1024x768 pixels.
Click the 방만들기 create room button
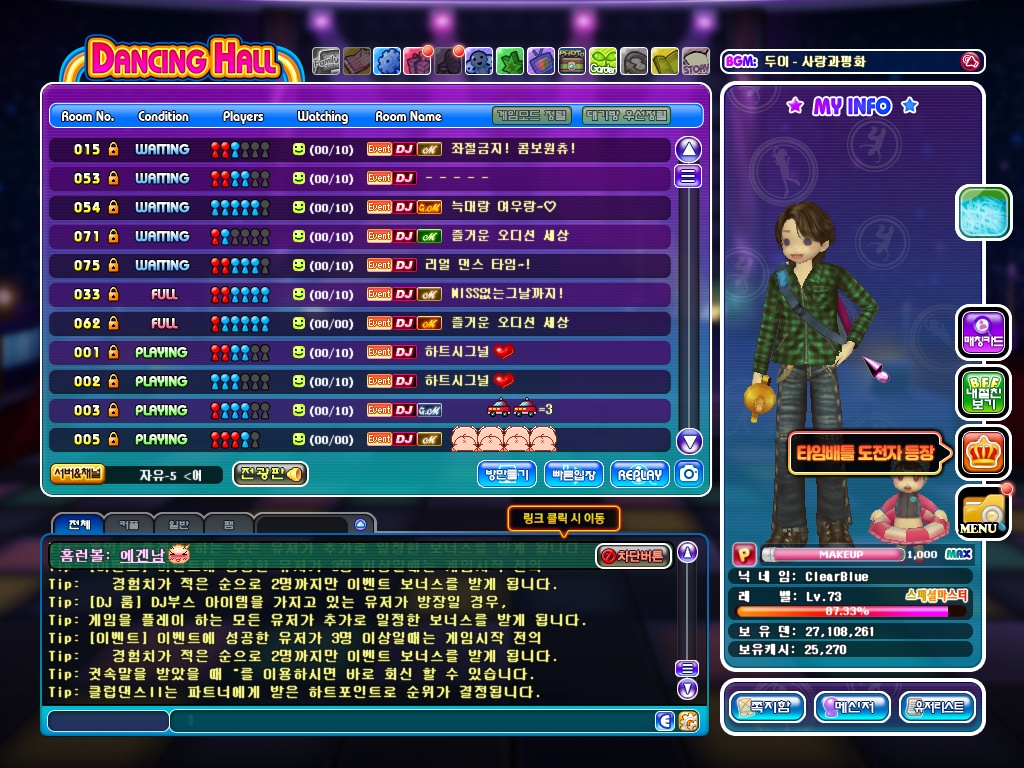(x=507, y=474)
